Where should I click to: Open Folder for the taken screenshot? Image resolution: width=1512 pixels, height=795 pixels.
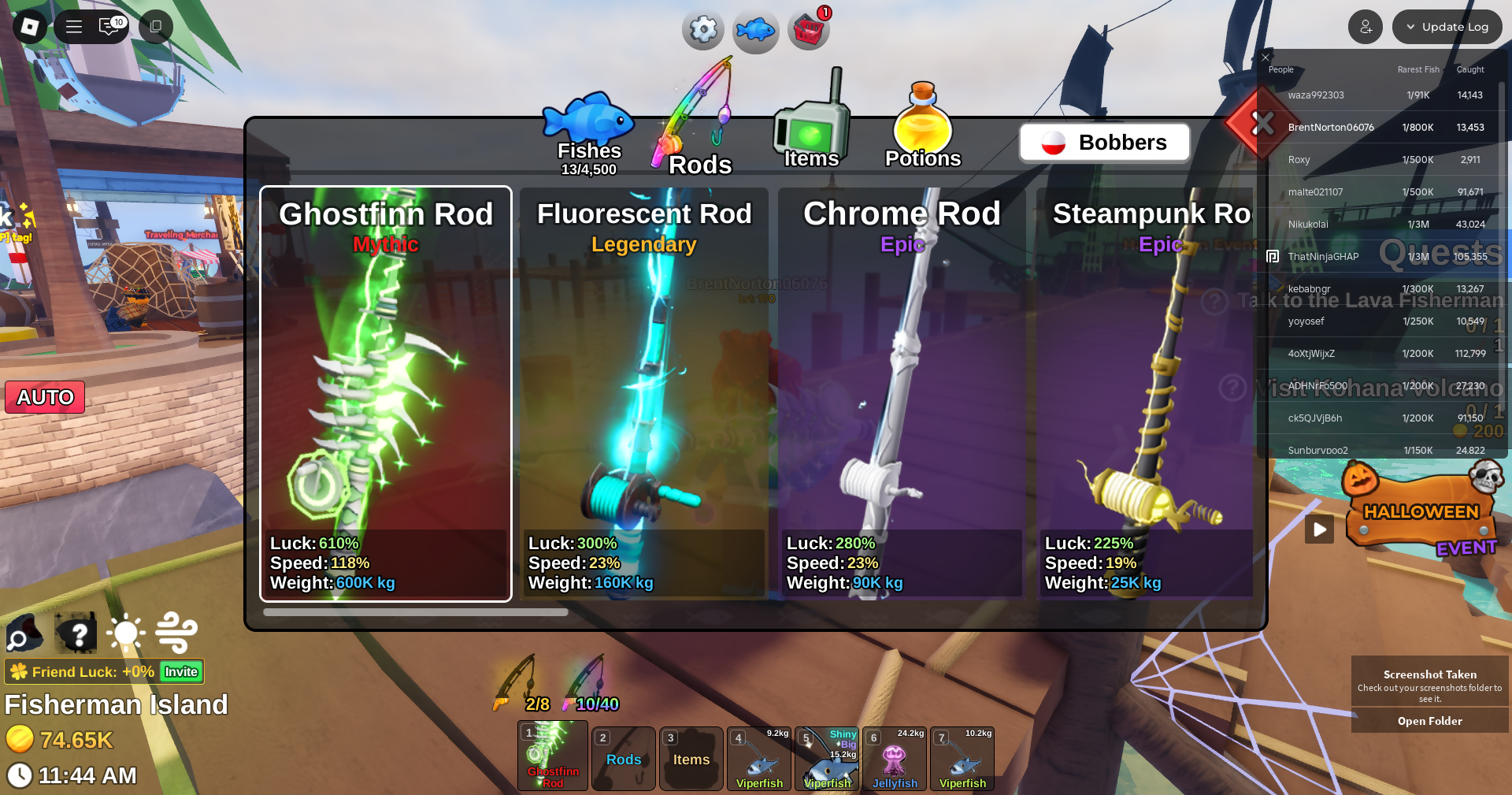tap(1429, 721)
